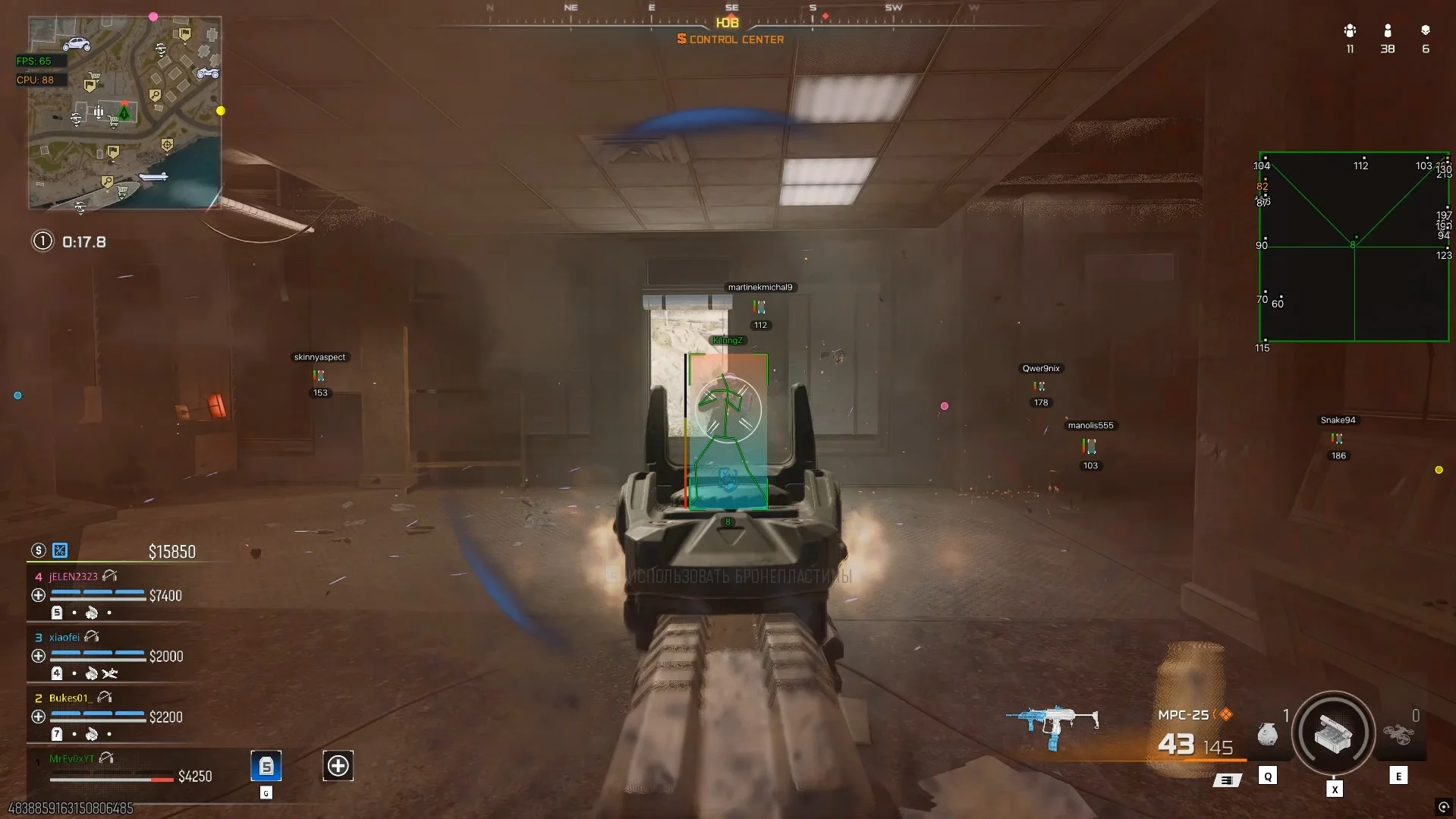Screen dimensions: 1456x819
Task: Click the armor plate box icon labeled X
Action: [1333, 732]
